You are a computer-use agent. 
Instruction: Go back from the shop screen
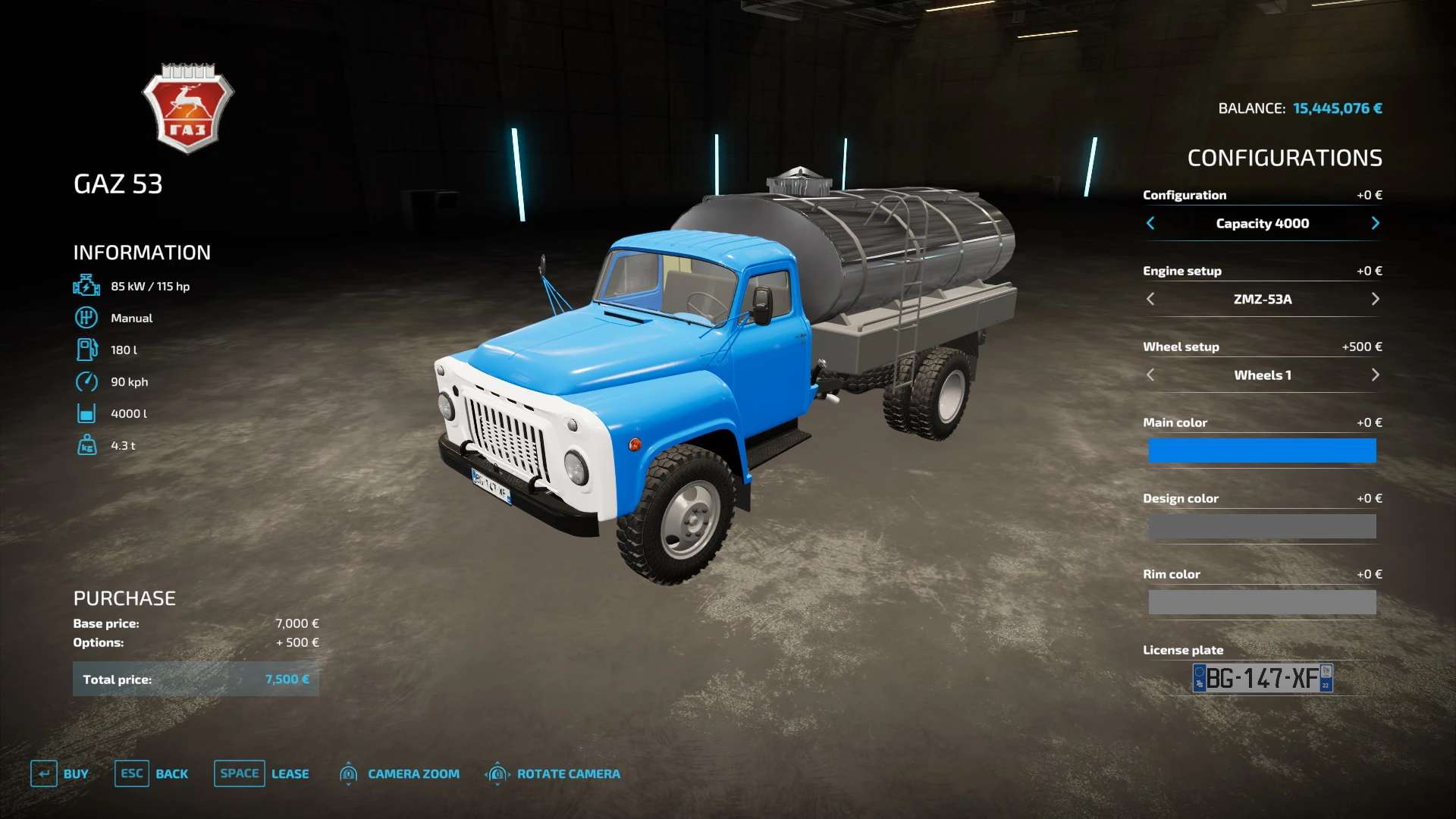pyautogui.click(x=152, y=773)
